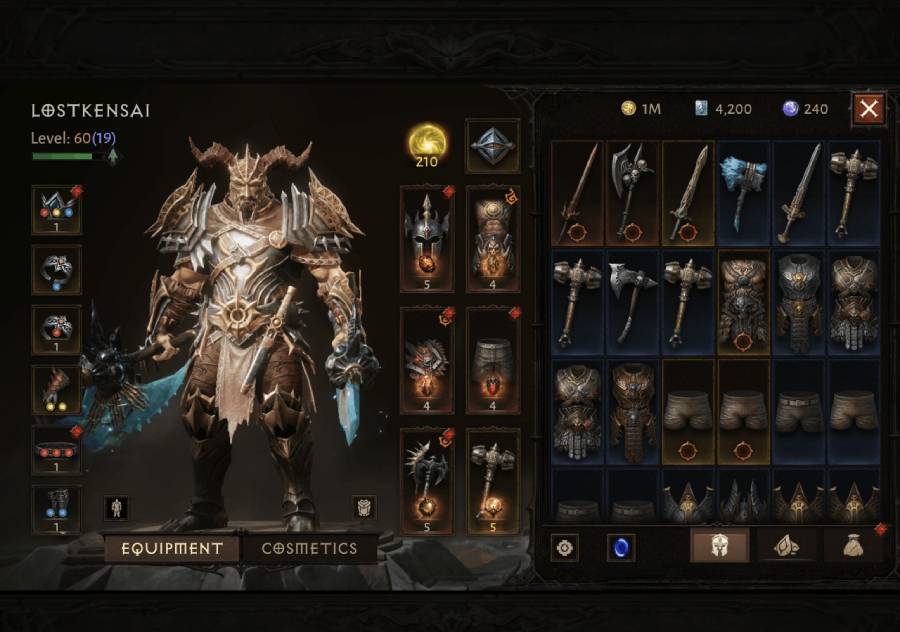Open the equipped amulet slot
Viewport: 900px width, 632px height.
[56, 209]
